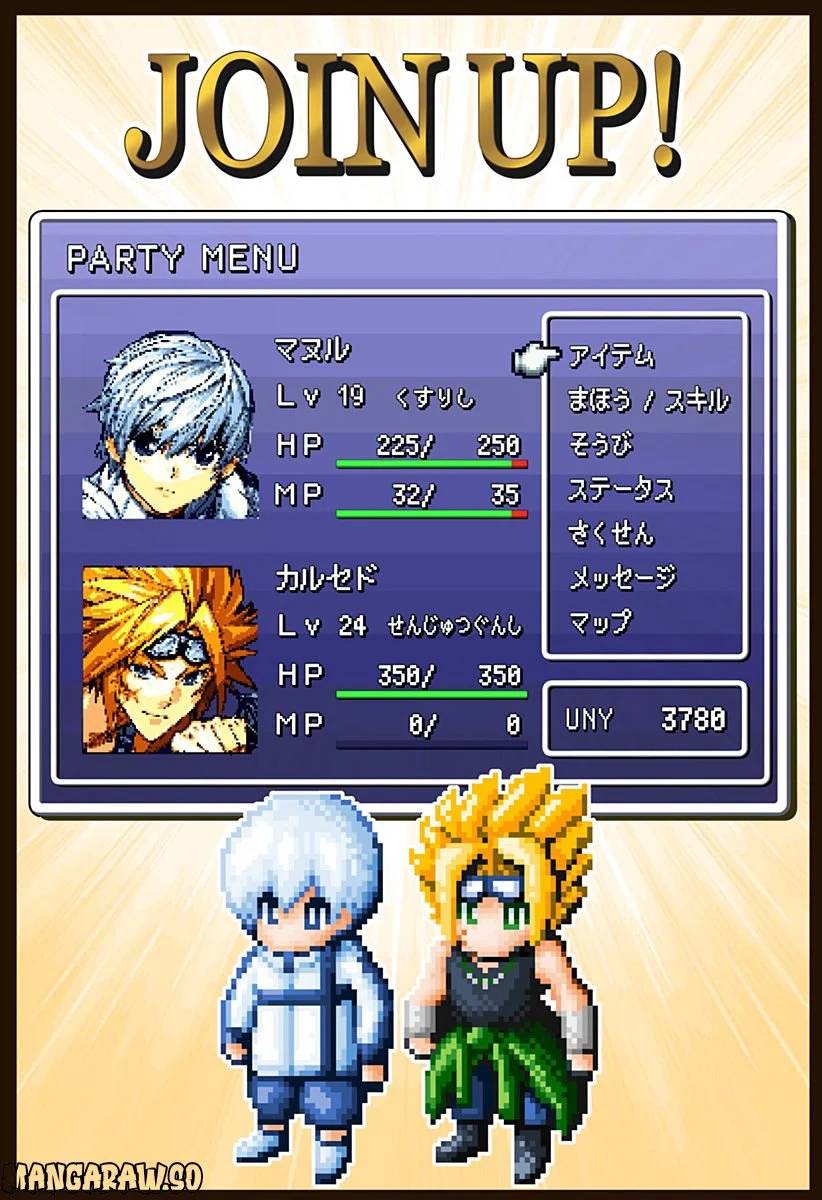Choose the そうび equipment option
This screenshot has width=822, height=1200.
601,445
